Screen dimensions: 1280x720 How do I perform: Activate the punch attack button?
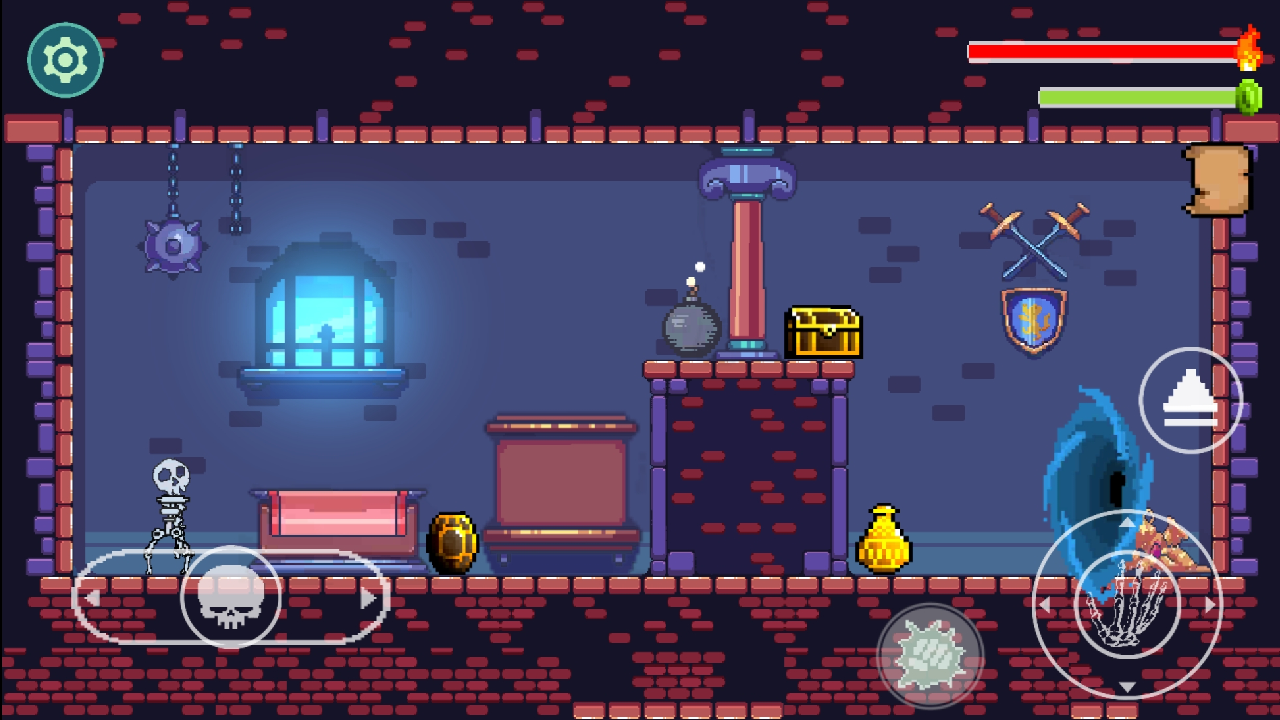[x=930, y=656]
